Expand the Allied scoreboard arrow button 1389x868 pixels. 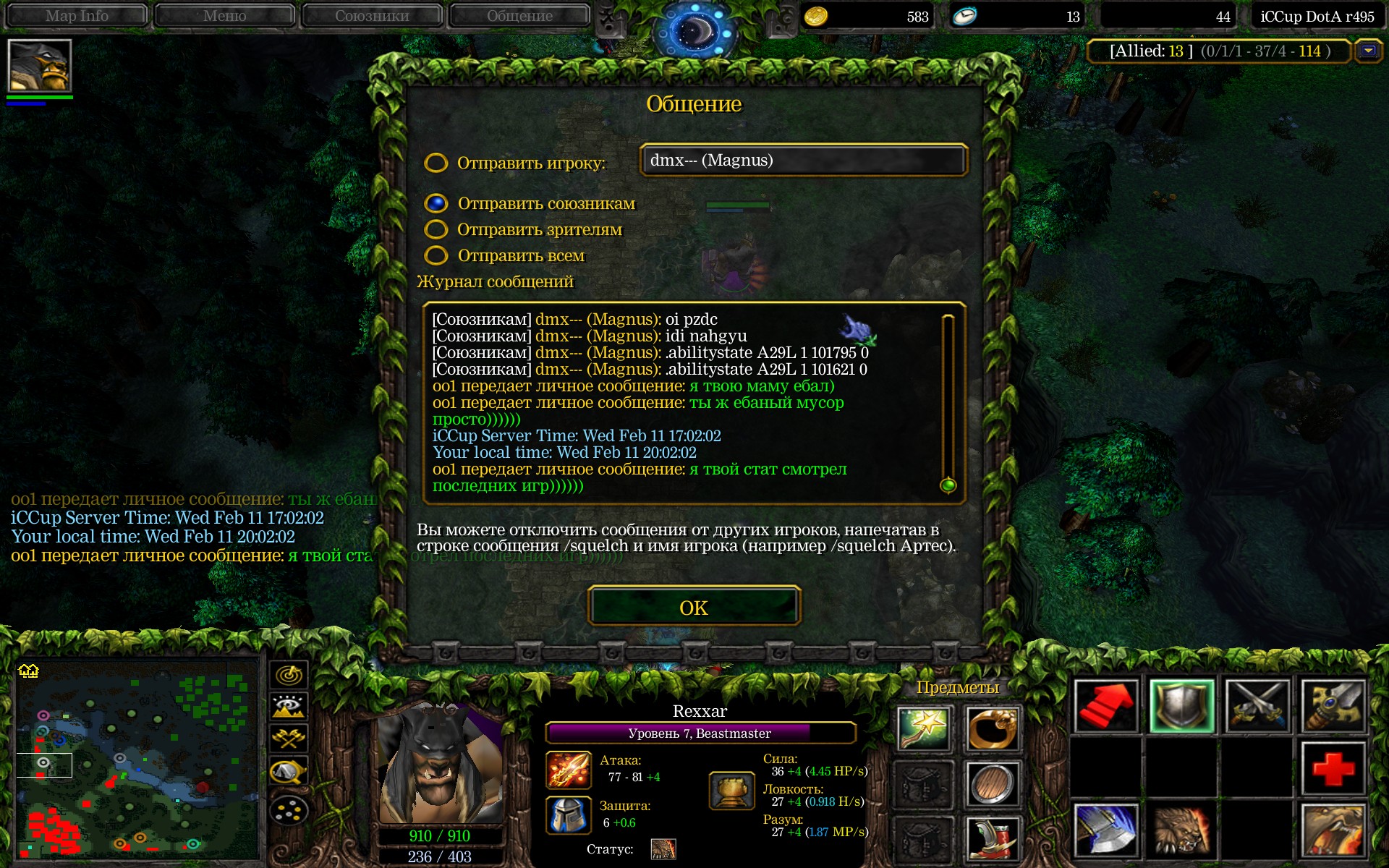pyautogui.click(x=1368, y=51)
